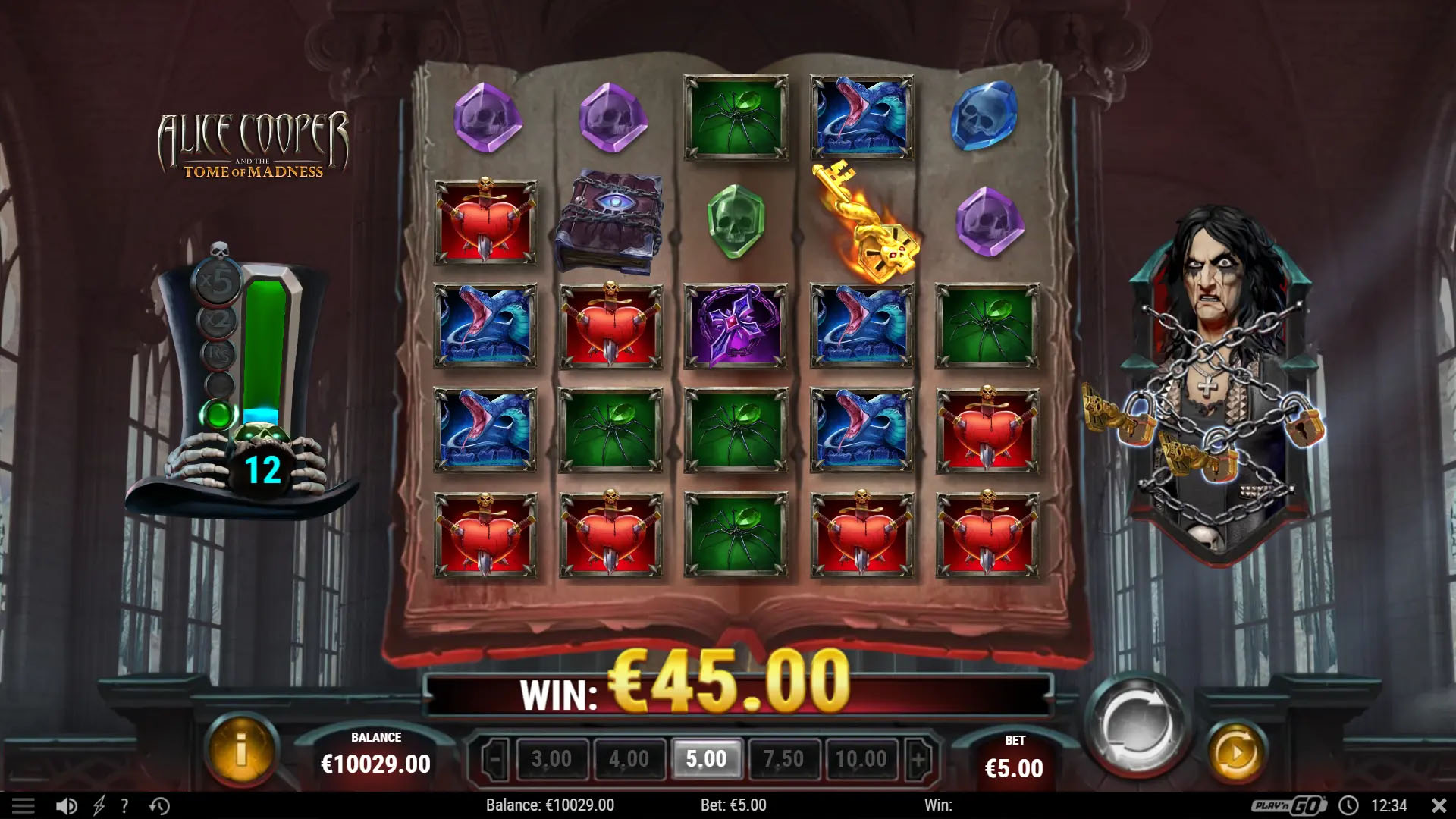Select the 3,00 bet amount

click(x=553, y=758)
